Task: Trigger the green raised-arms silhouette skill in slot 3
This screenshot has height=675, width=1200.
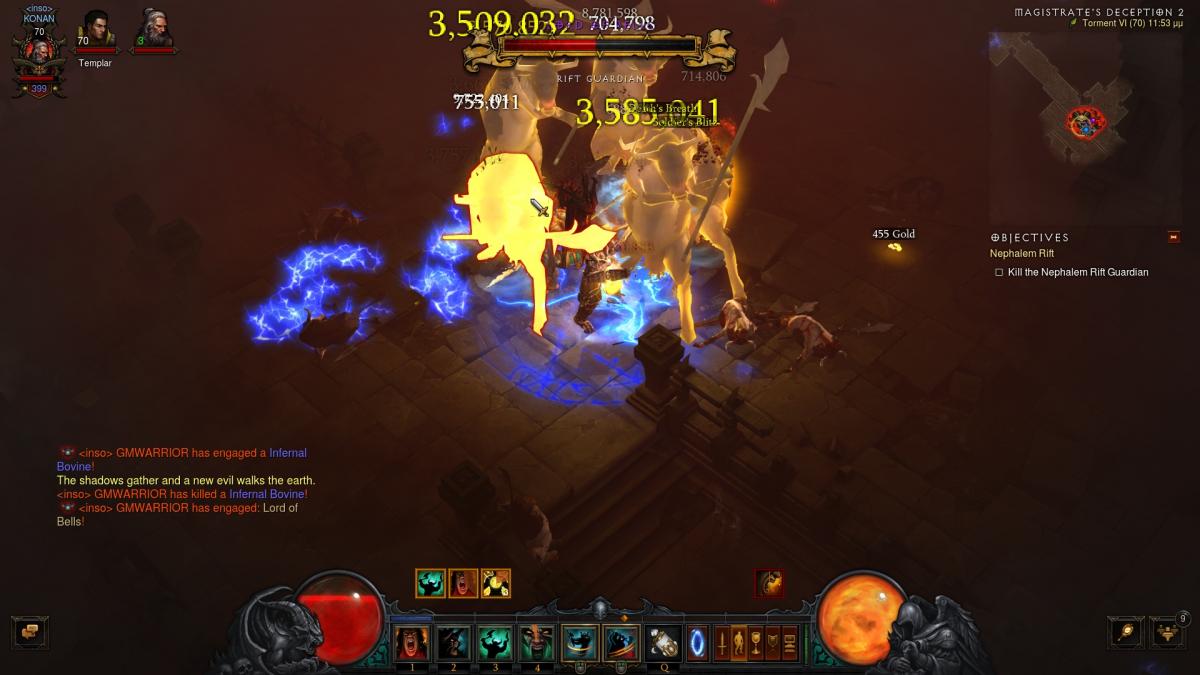Action: (495, 642)
